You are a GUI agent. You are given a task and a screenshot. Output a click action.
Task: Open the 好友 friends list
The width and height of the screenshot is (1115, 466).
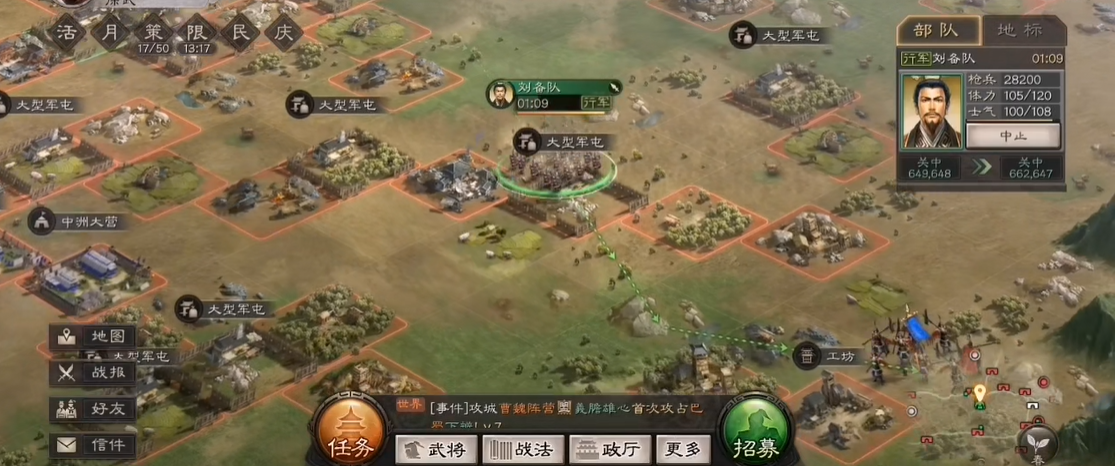coord(94,408)
